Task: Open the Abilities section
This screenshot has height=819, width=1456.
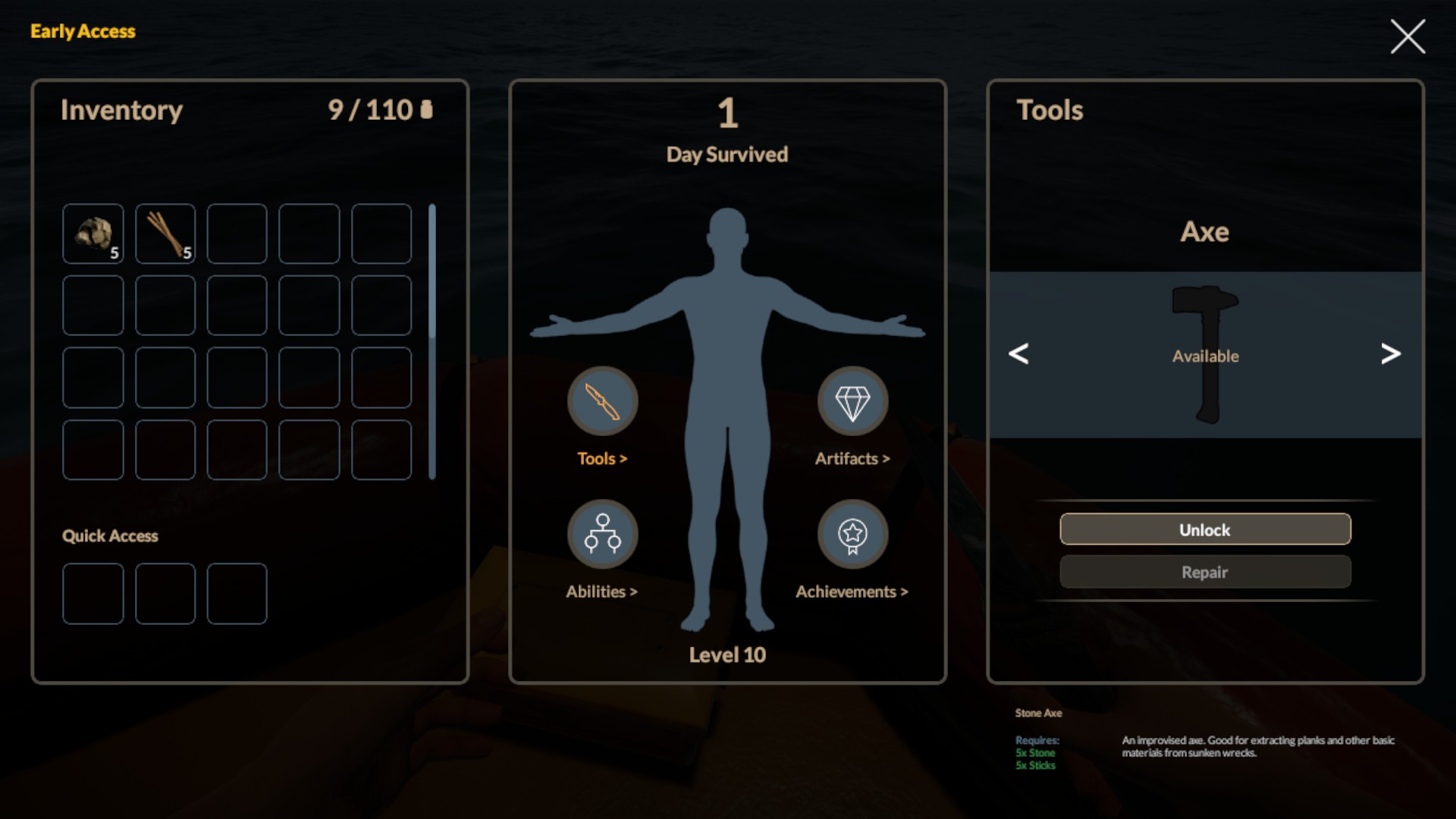Action: (x=602, y=535)
